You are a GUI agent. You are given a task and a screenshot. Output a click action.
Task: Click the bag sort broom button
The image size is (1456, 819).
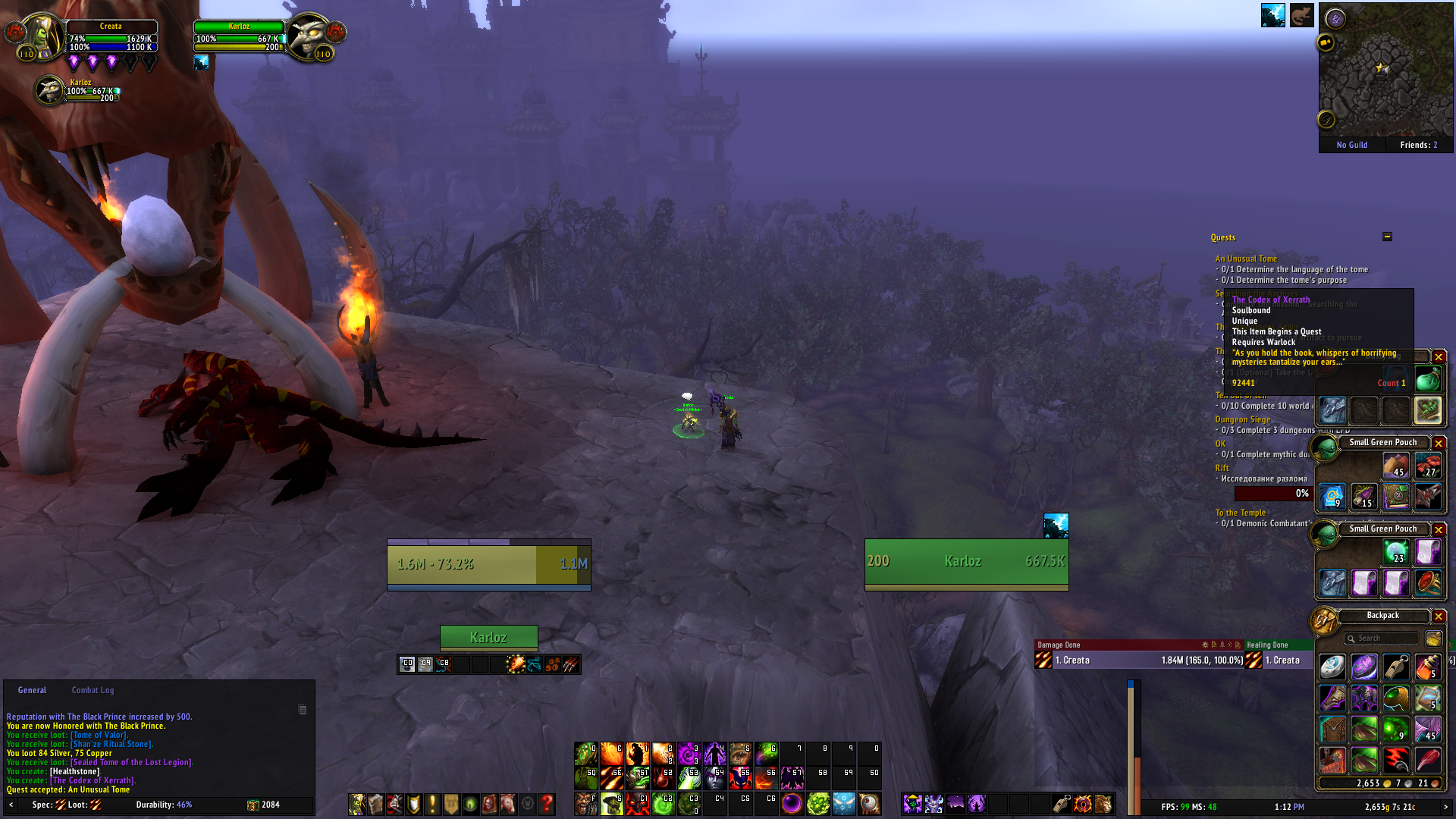[x=1433, y=639]
